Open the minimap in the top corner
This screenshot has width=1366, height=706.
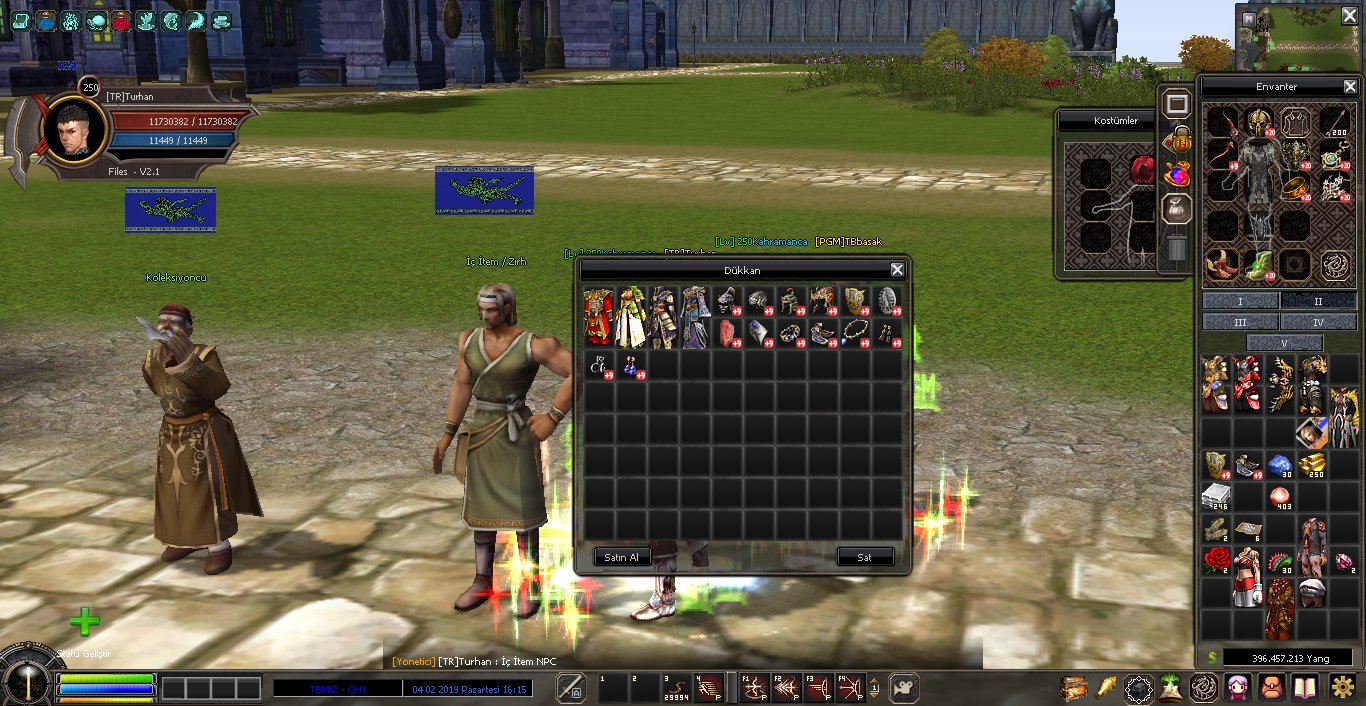pyautogui.click(x=1298, y=37)
